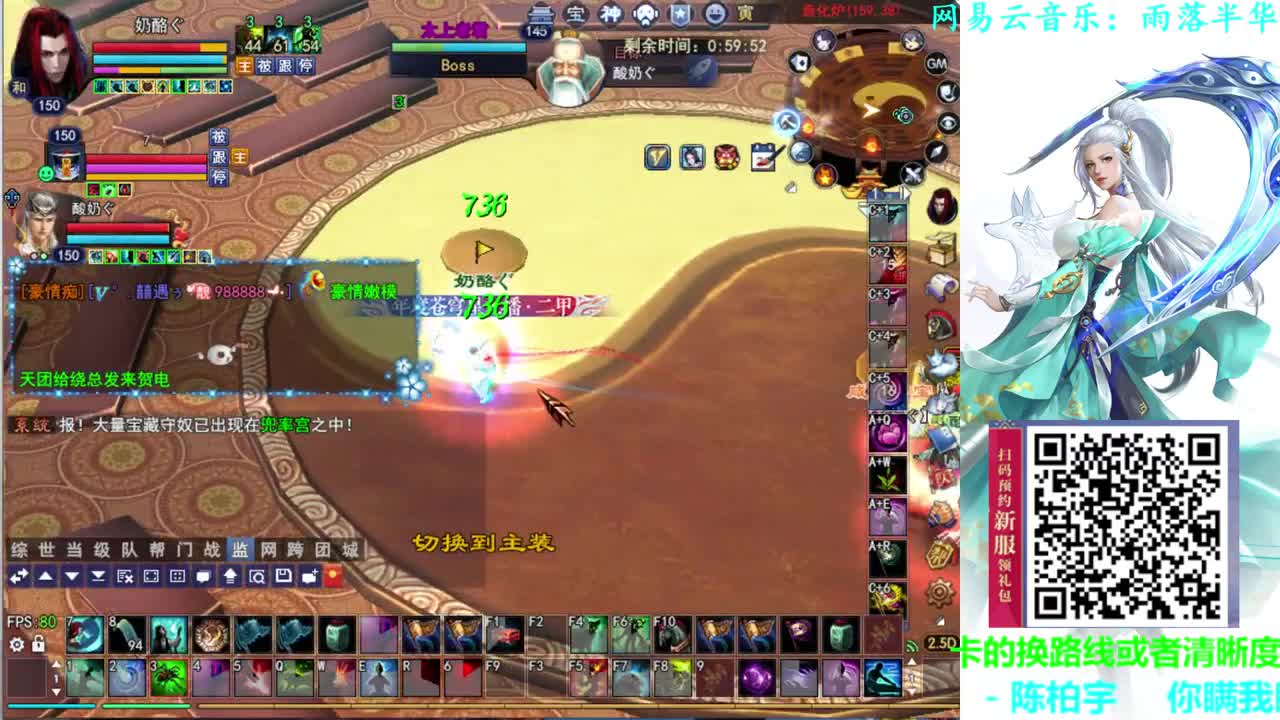The image size is (1280, 720).
Task: Toggle the 2.5D display mode indicator
Action: click(x=942, y=642)
